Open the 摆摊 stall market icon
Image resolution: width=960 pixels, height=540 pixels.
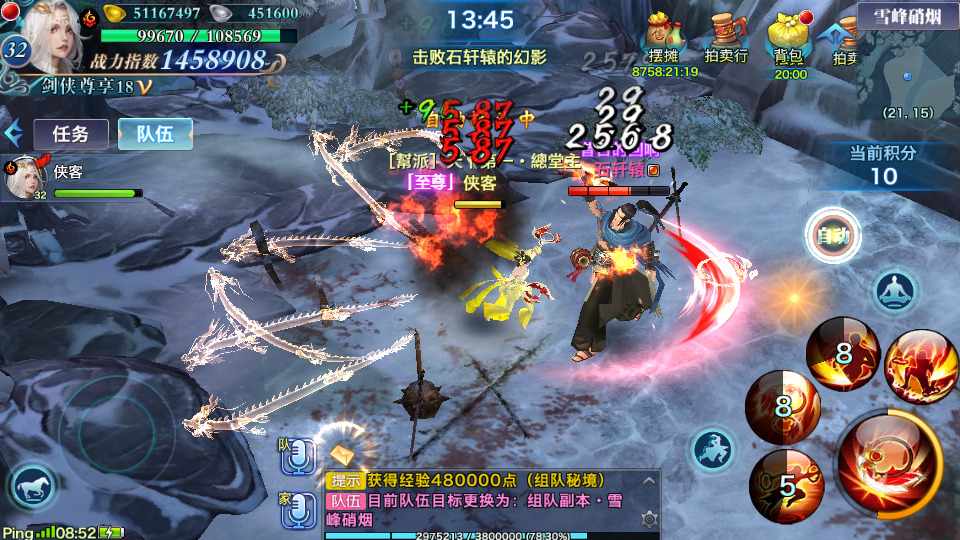pos(665,40)
